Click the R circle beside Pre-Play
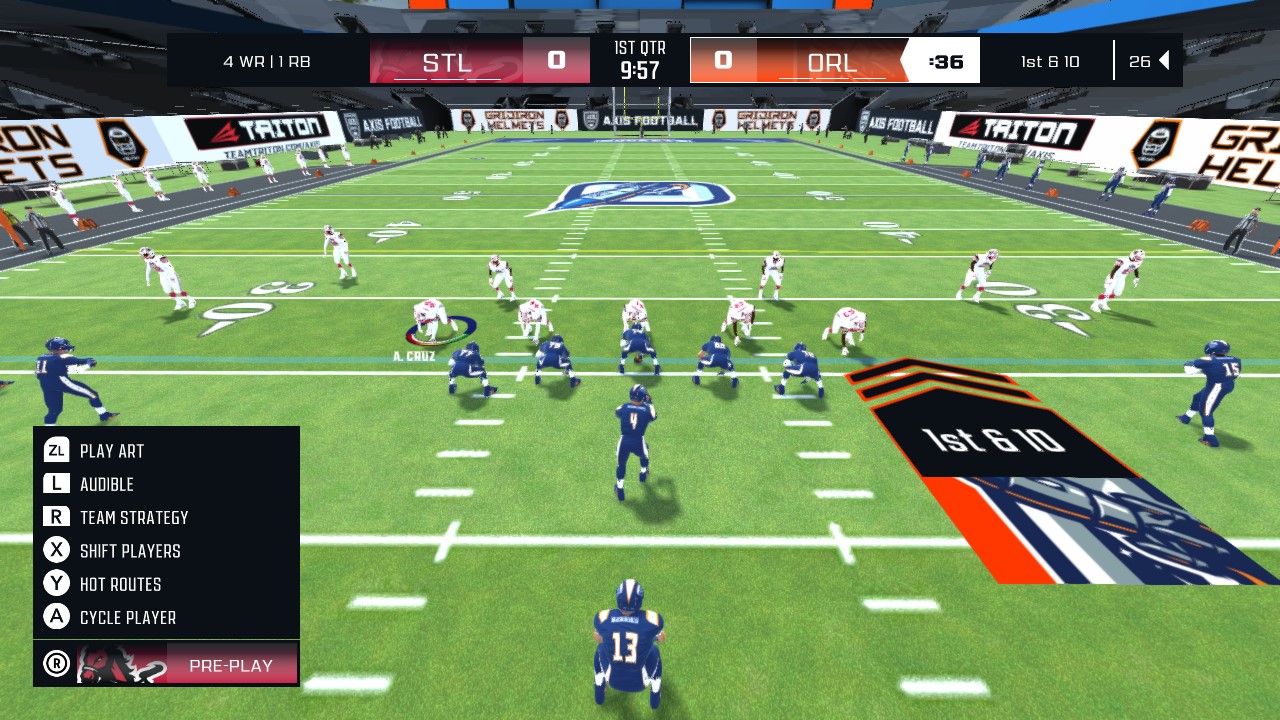The image size is (1280, 720). [x=57, y=663]
